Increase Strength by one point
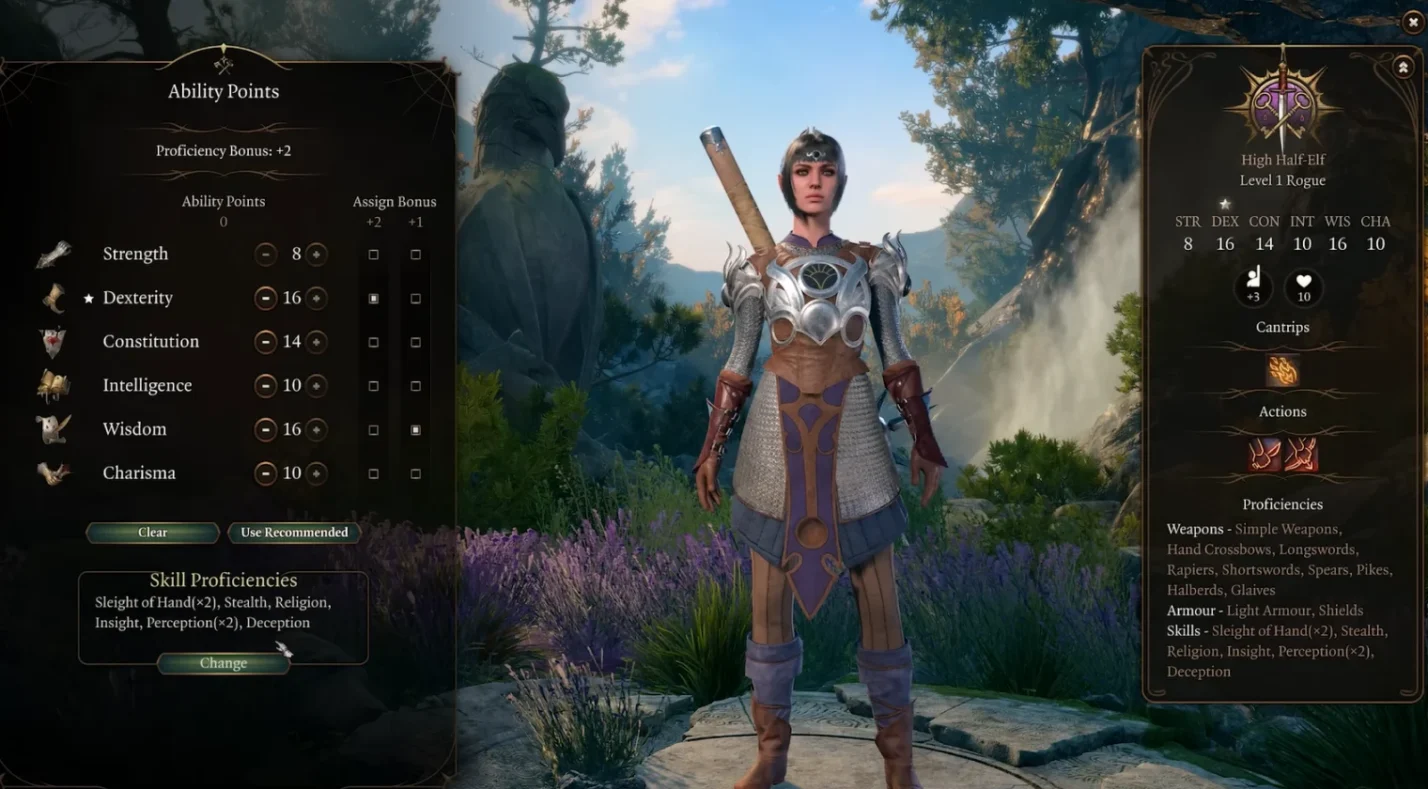Viewport: 1428px width, 789px height. pos(316,254)
